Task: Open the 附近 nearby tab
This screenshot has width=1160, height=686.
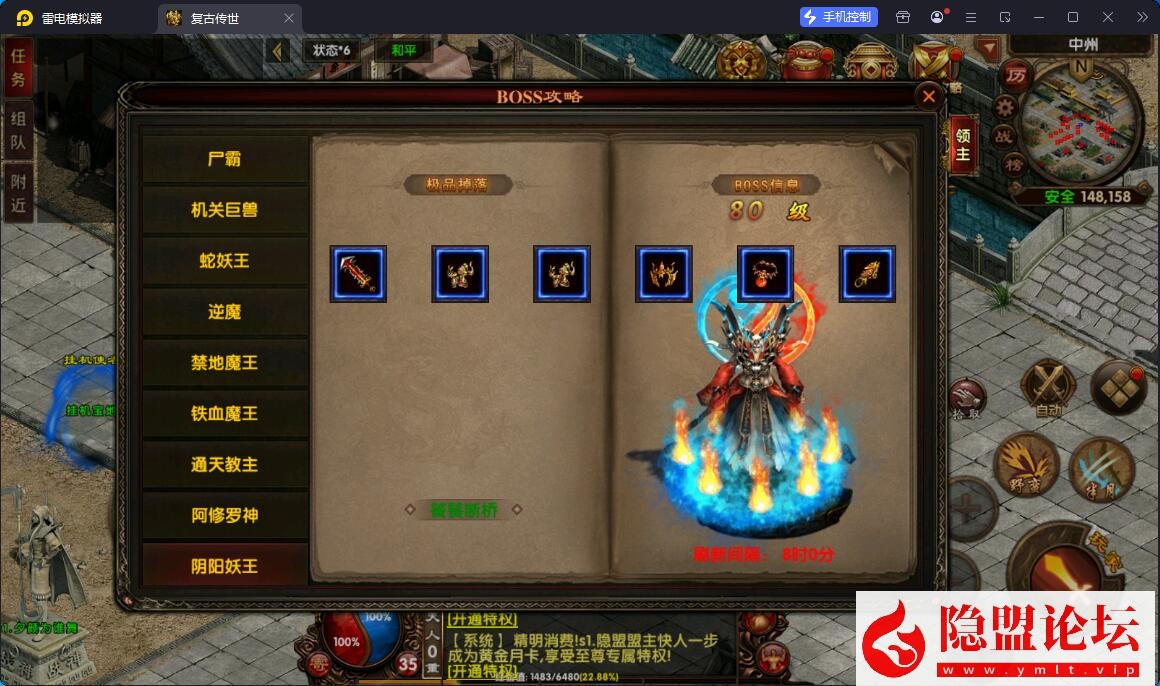Action: tap(18, 192)
